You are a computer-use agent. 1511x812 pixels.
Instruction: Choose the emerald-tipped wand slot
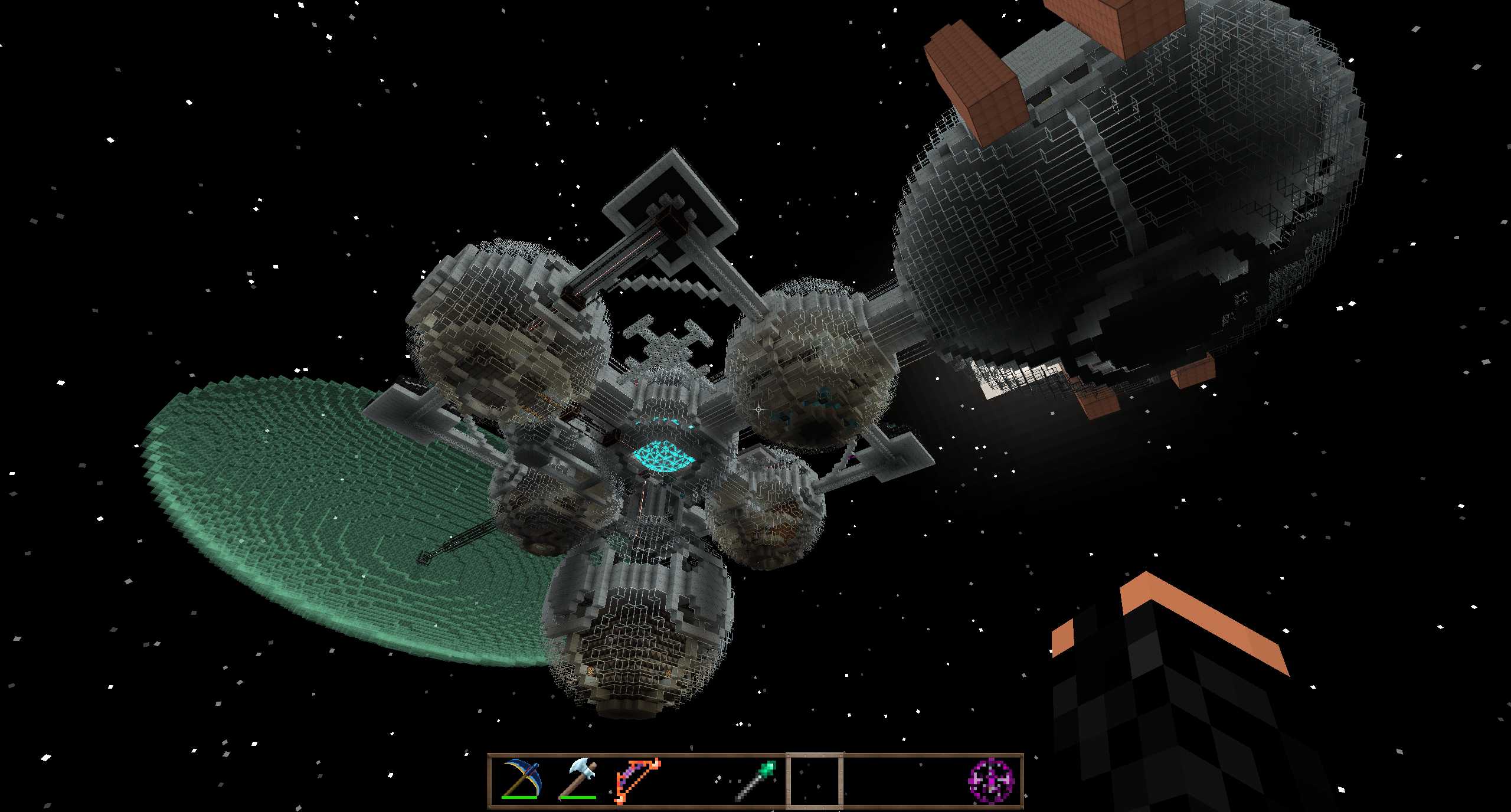click(755, 780)
